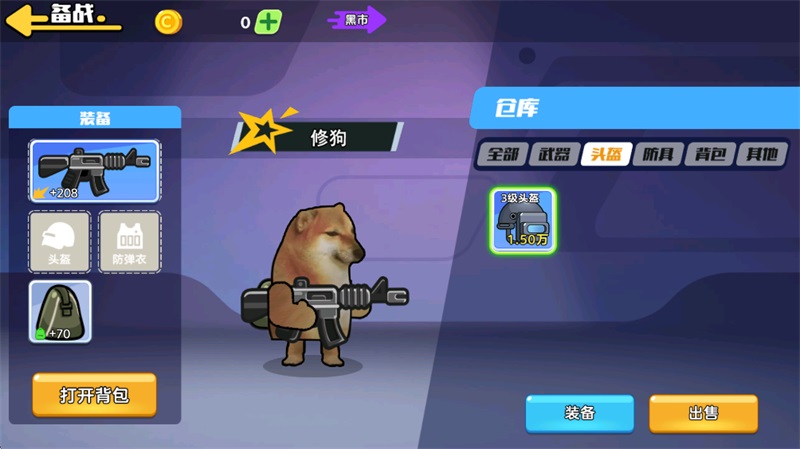Switch to the 武器 weapons tab

pyautogui.click(x=555, y=154)
